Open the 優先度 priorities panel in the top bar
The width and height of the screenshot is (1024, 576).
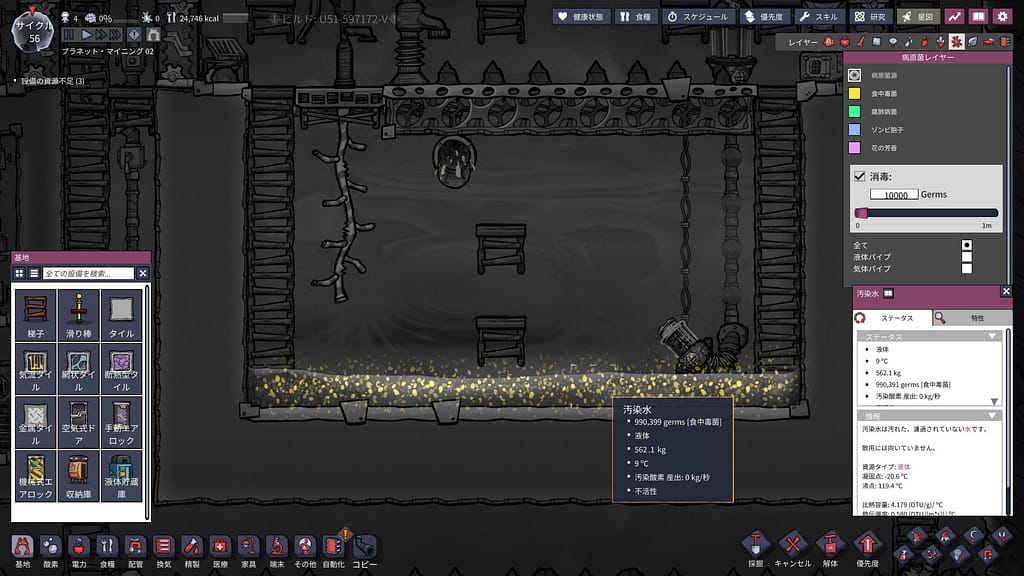click(764, 16)
